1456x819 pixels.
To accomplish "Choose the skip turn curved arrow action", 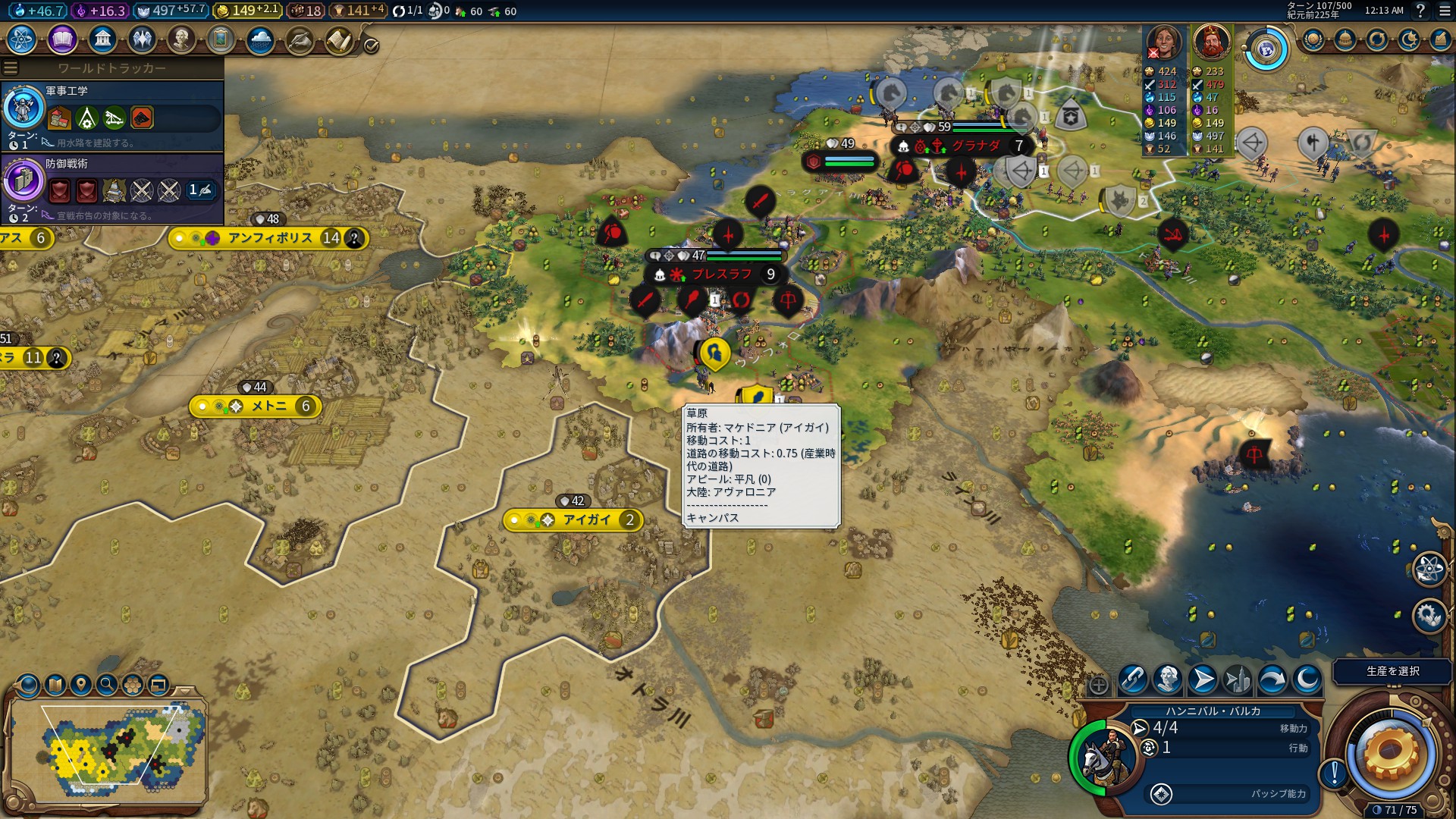I will tap(1272, 679).
